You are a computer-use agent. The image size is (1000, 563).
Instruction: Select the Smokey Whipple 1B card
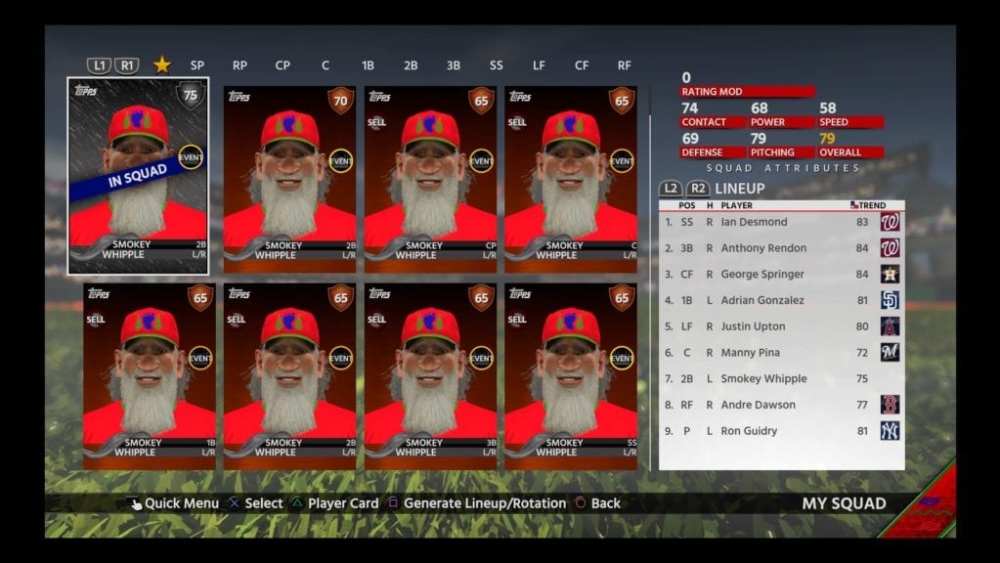[149, 375]
